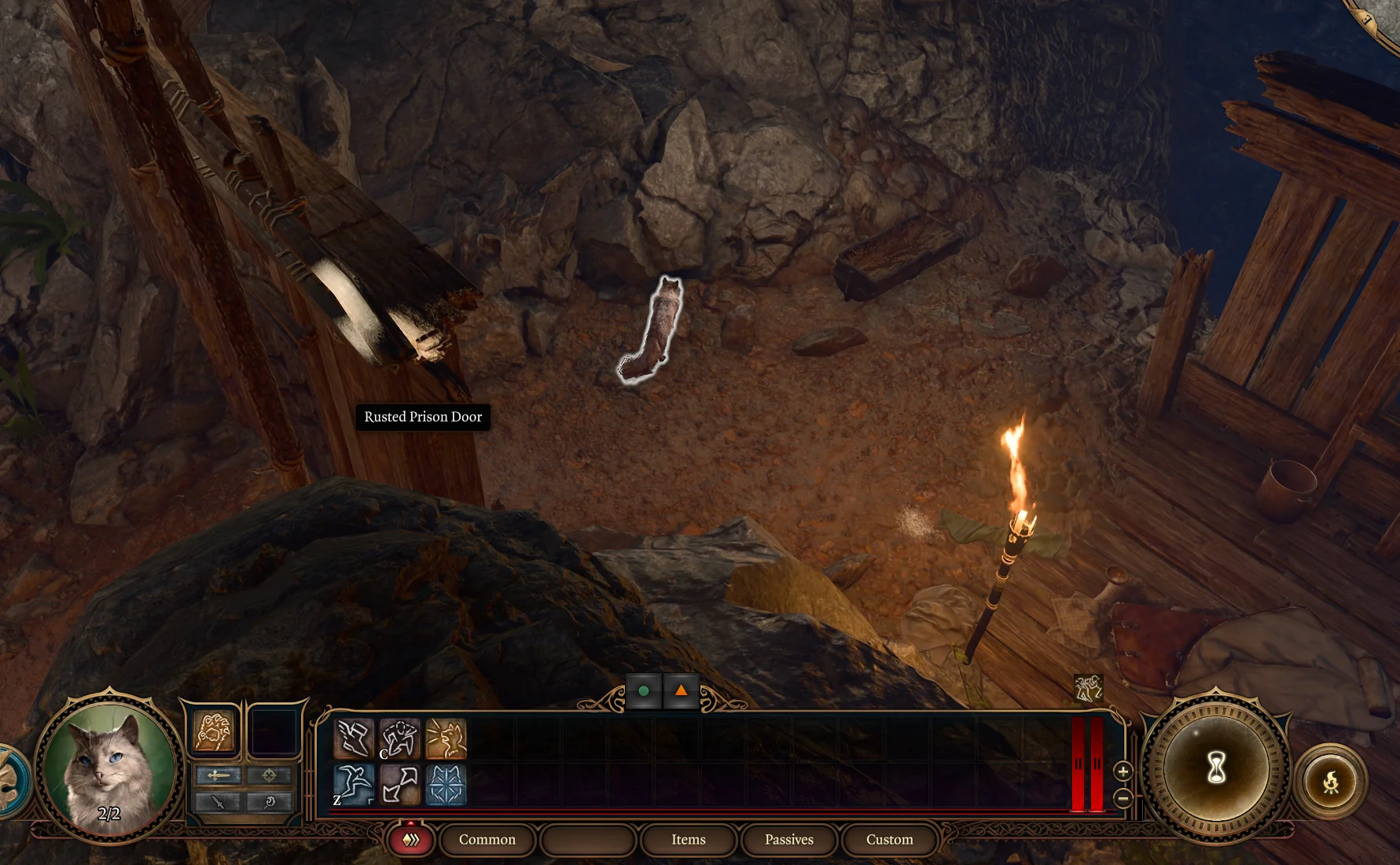
Task: Select the Disengage arrows ability
Action: click(x=399, y=785)
